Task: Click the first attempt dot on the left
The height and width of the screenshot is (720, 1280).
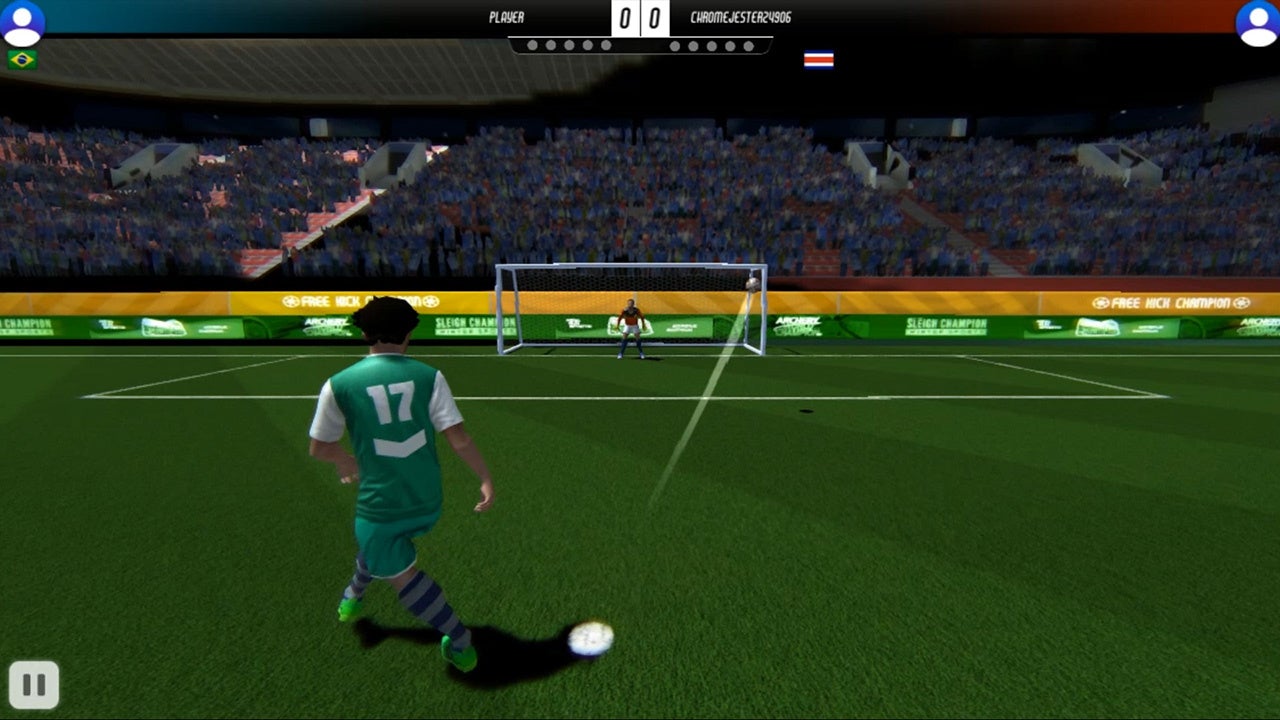Action: [x=534, y=45]
